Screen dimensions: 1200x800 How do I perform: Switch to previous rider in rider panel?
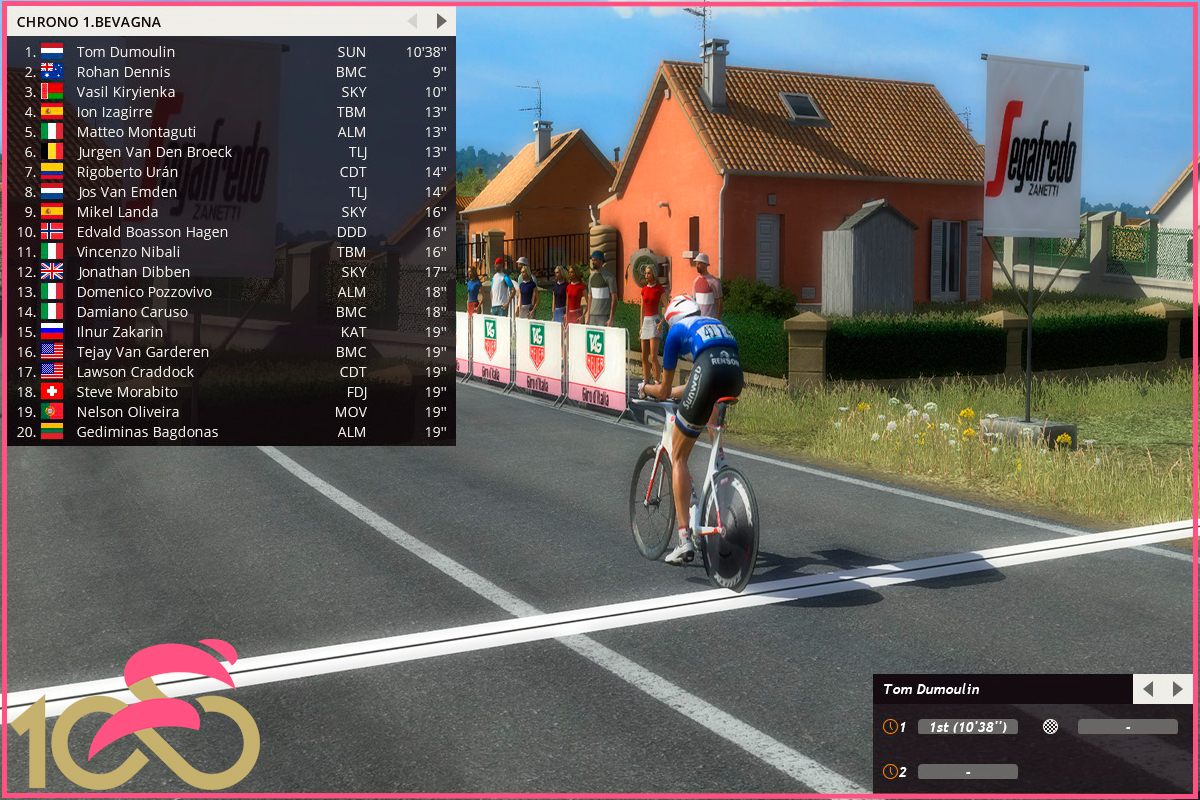coord(1148,689)
